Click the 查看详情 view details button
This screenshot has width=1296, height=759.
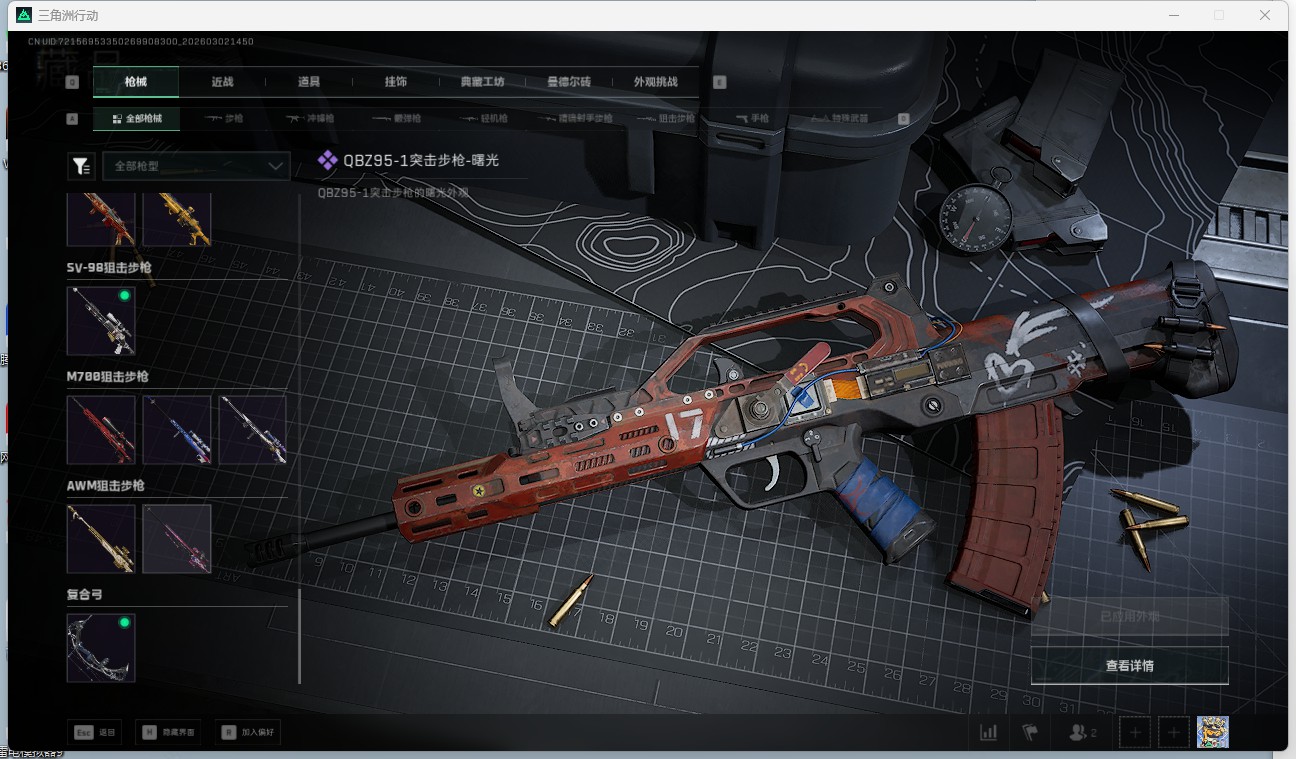(x=1129, y=666)
